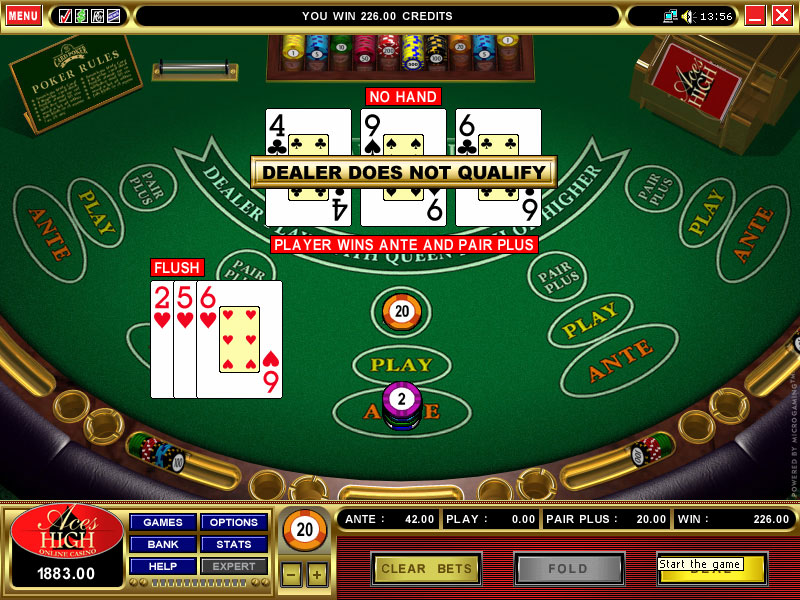The width and height of the screenshot is (800, 600).
Task: Decrease chip size with minus button
Action: click(x=290, y=574)
